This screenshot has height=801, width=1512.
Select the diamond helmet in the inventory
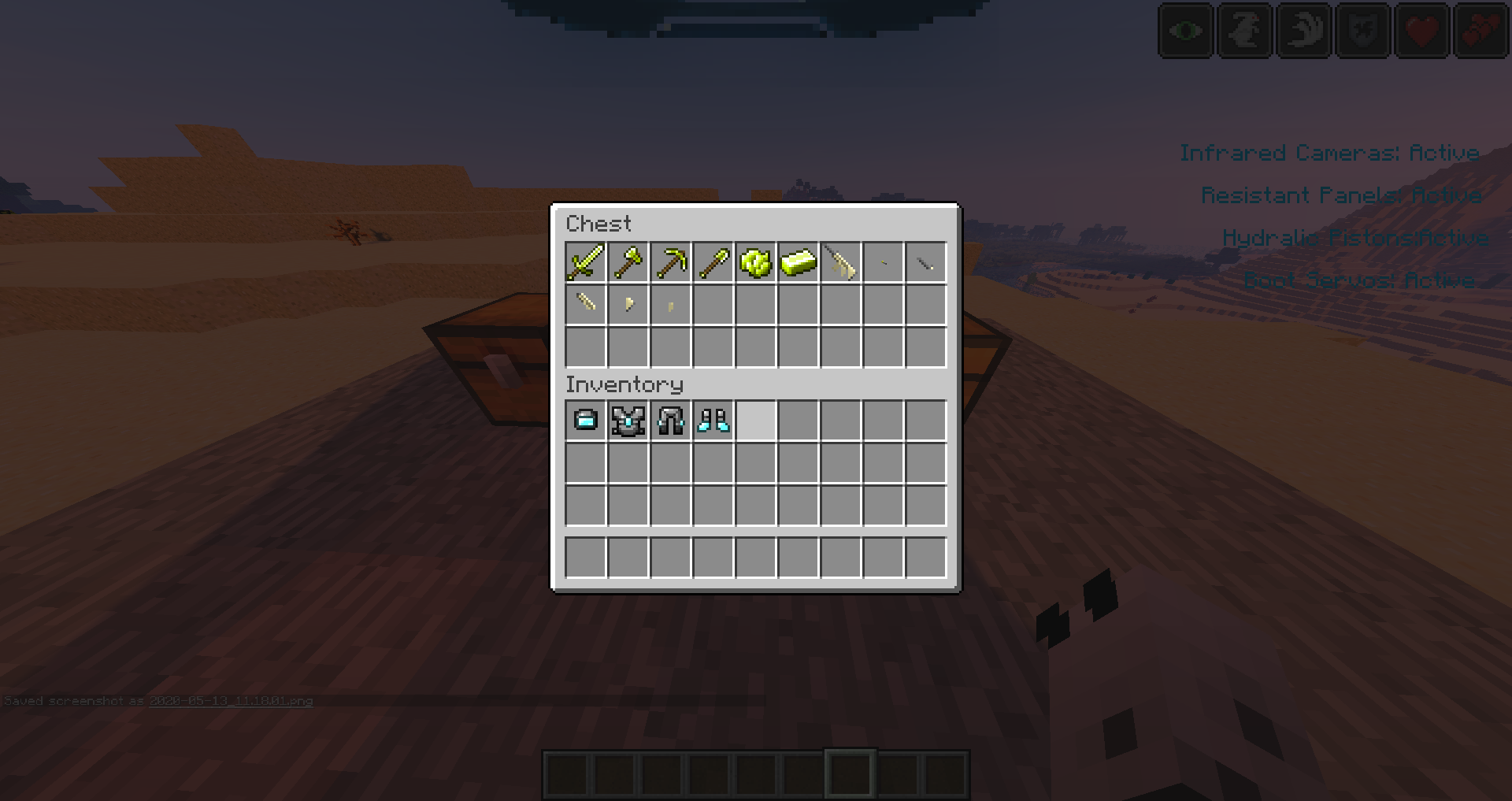[584, 421]
